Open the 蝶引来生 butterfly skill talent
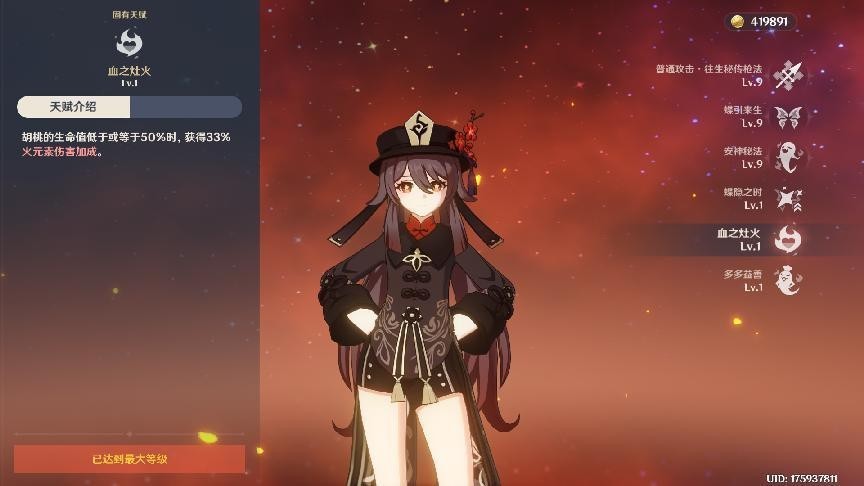 point(788,116)
